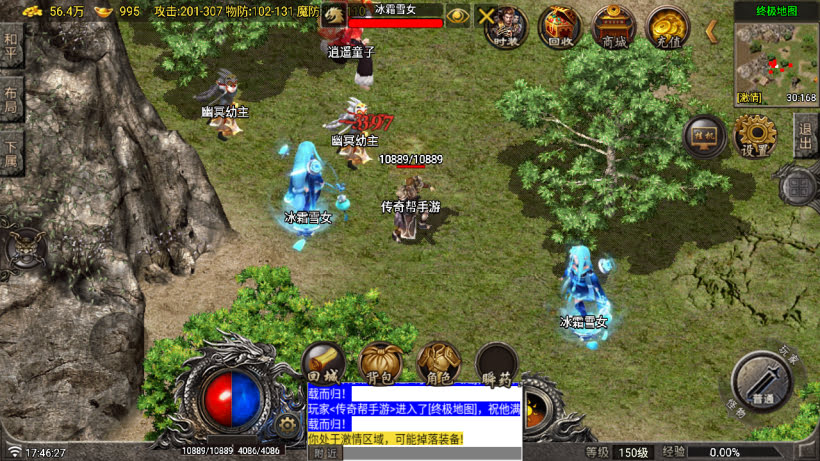Open the 设置 settings gear
Image resolution: width=820 pixels, height=461 pixels.
(756, 135)
